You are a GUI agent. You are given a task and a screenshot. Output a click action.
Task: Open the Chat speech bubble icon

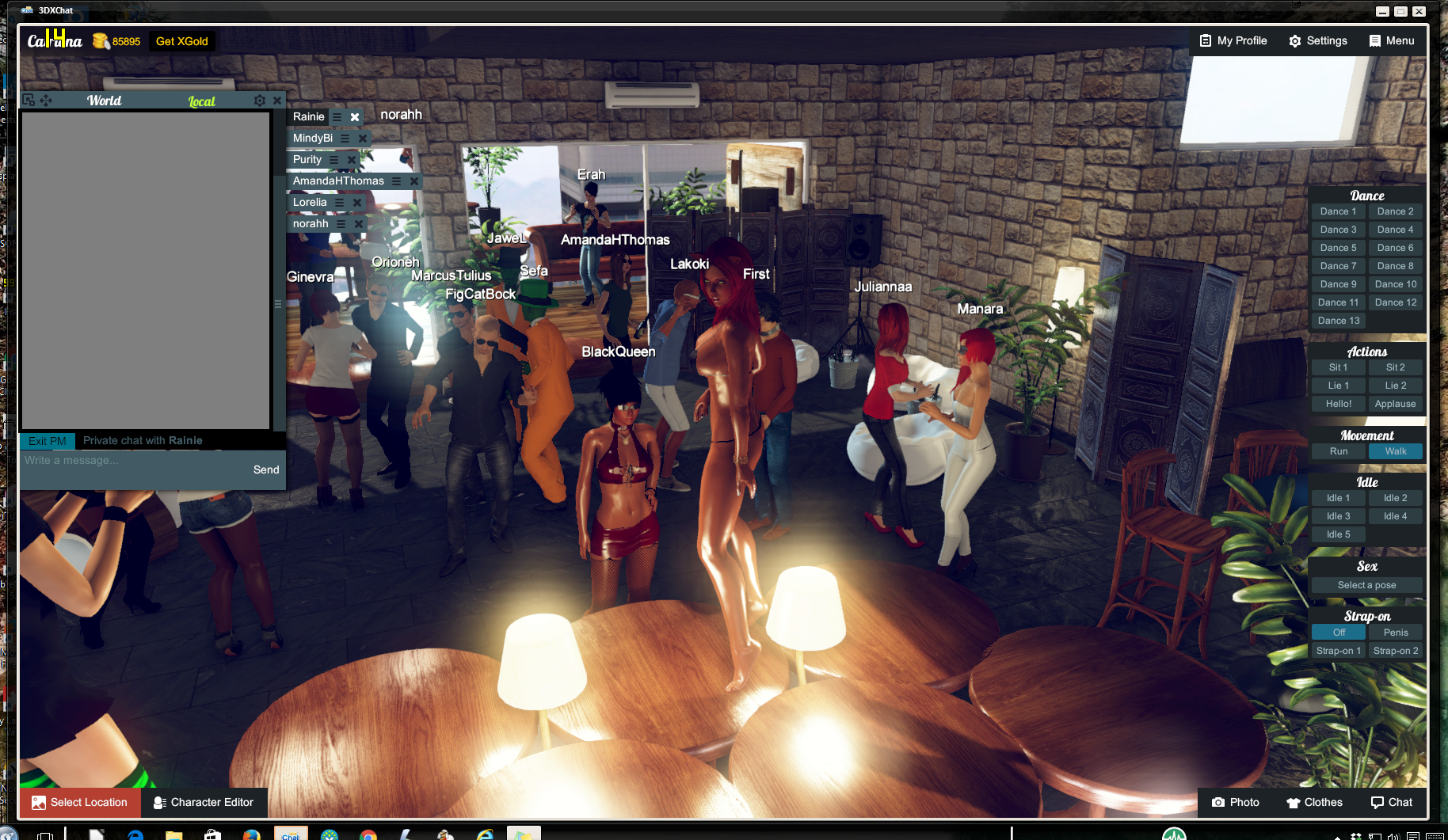point(1376,802)
